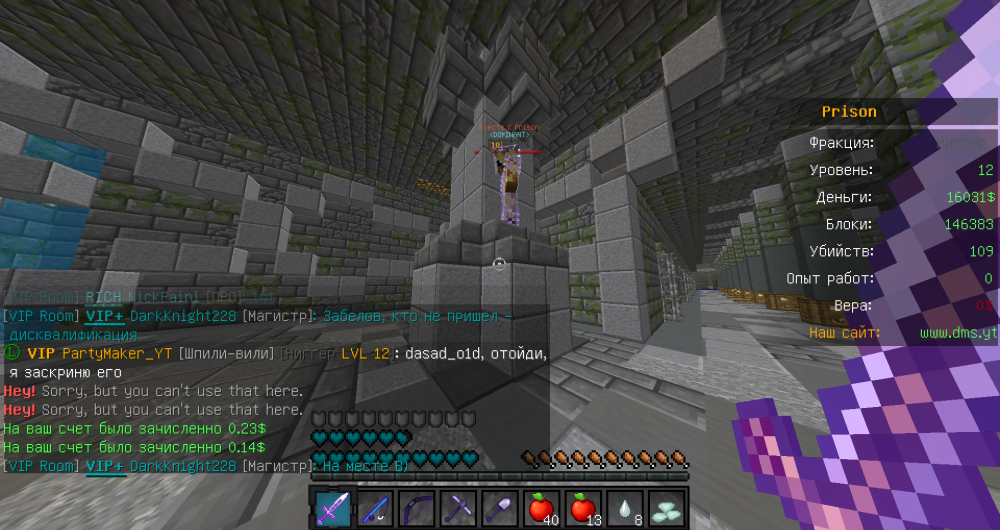Viewport: 1000px width, 530px height.
Task: Select the stack of 40 apples
Action: pyautogui.click(x=541, y=508)
